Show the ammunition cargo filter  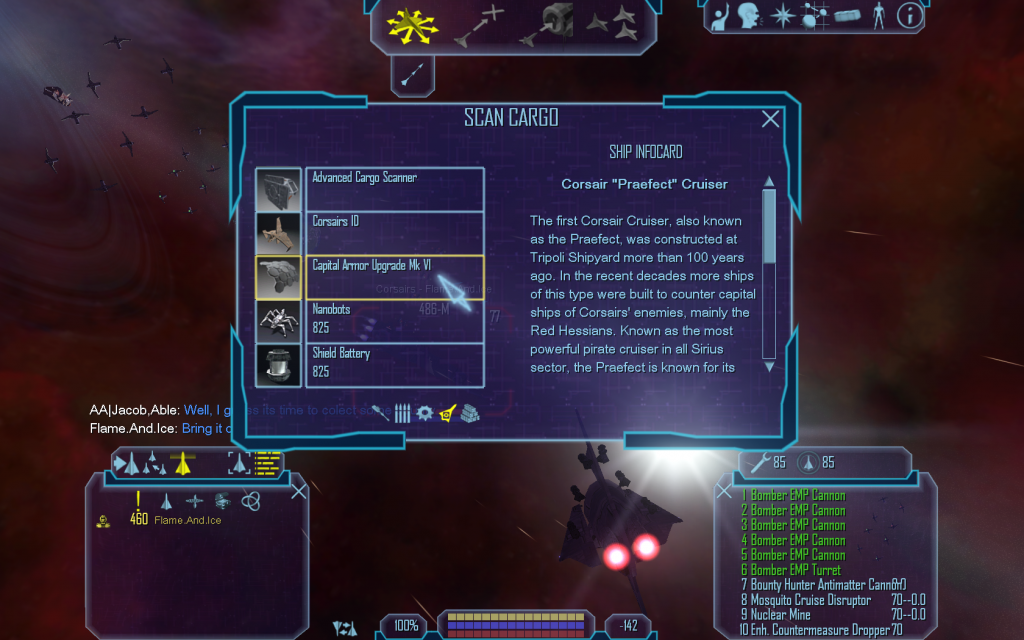click(402, 413)
